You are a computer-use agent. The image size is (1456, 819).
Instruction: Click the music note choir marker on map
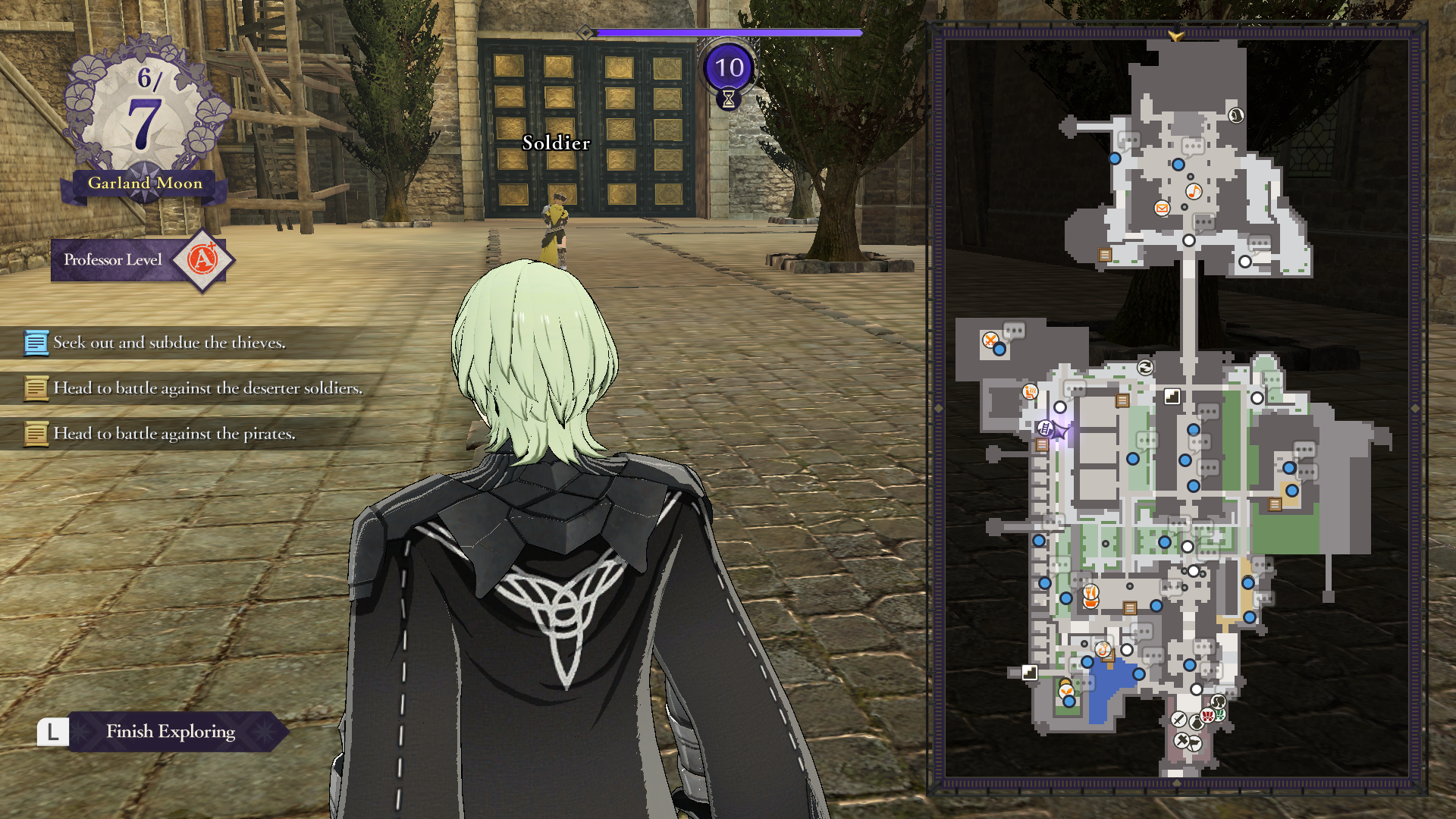pyautogui.click(x=1194, y=191)
